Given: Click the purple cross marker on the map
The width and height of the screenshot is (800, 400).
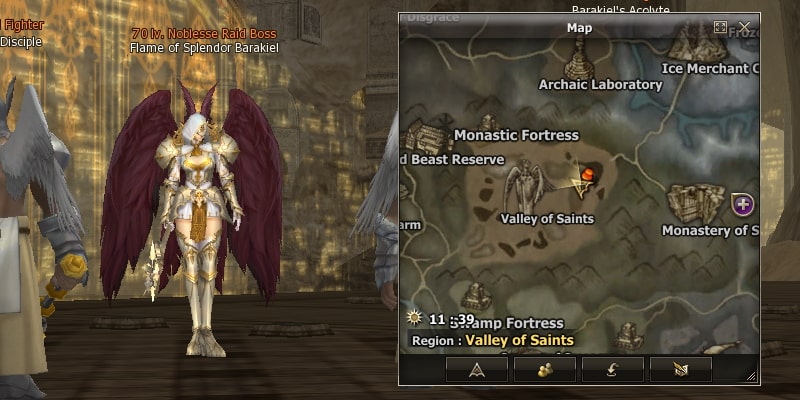Looking at the screenshot, I should tap(742, 204).
